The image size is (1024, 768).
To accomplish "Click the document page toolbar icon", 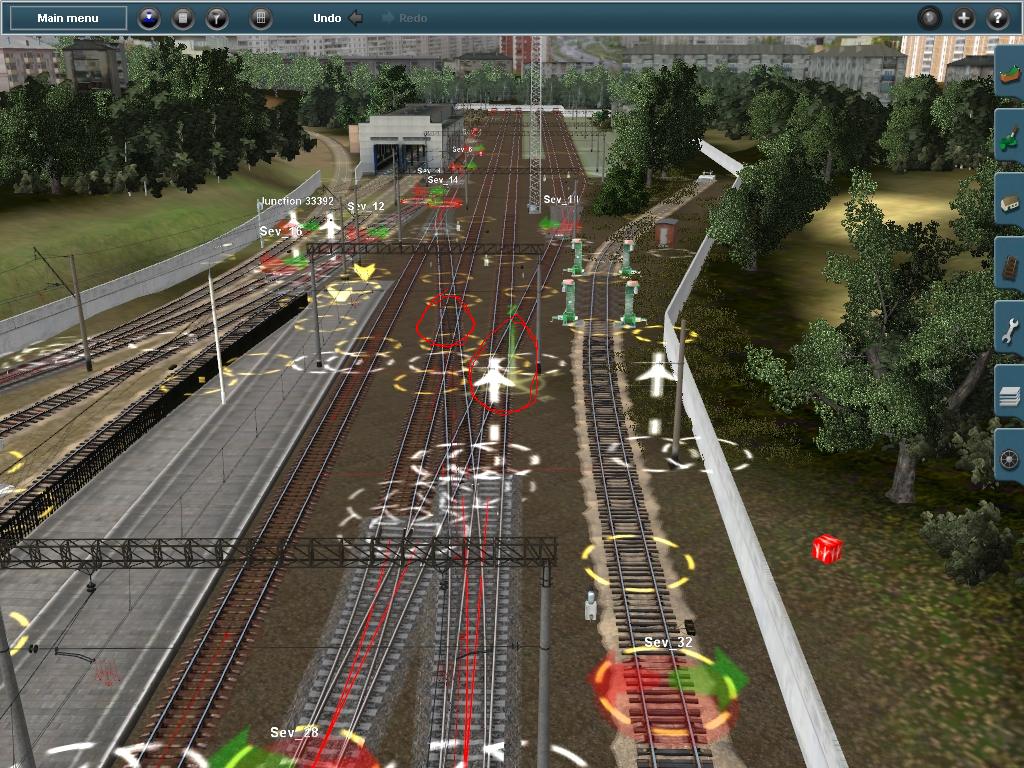I will 183,18.
